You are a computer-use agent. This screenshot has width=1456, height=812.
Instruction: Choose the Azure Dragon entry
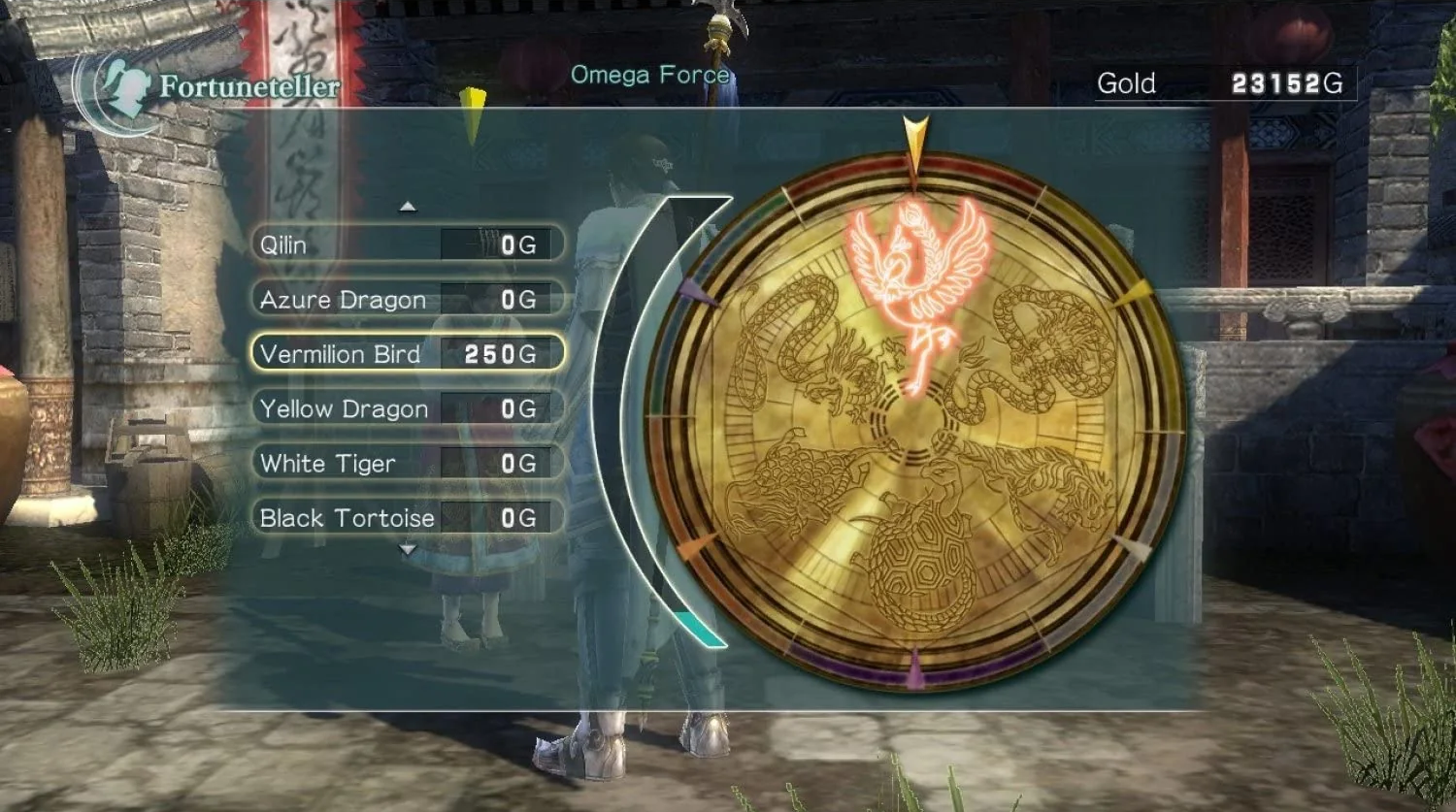pyautogui.click(x=408, y=300)
